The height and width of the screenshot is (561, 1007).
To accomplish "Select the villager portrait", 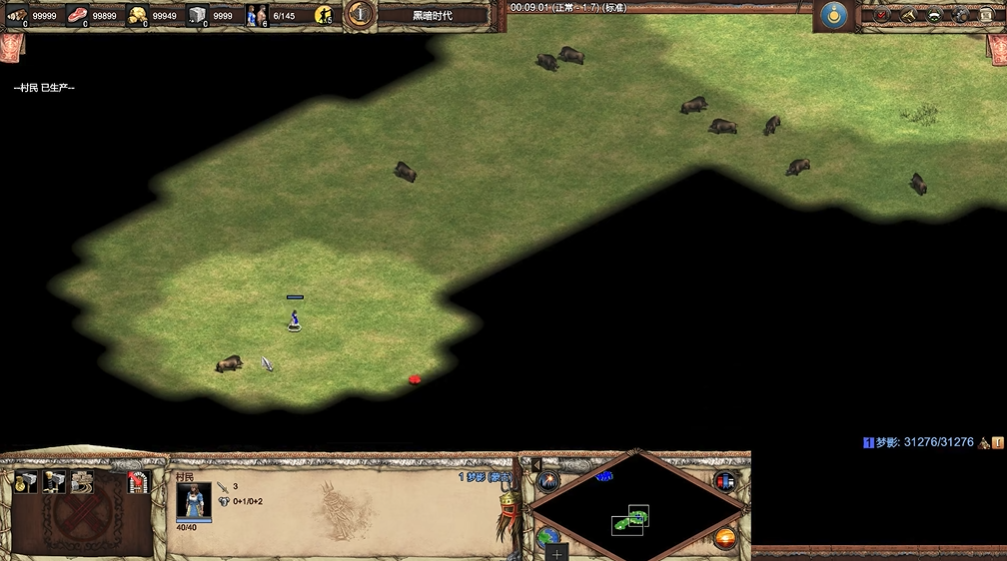I will coord(194,501).
